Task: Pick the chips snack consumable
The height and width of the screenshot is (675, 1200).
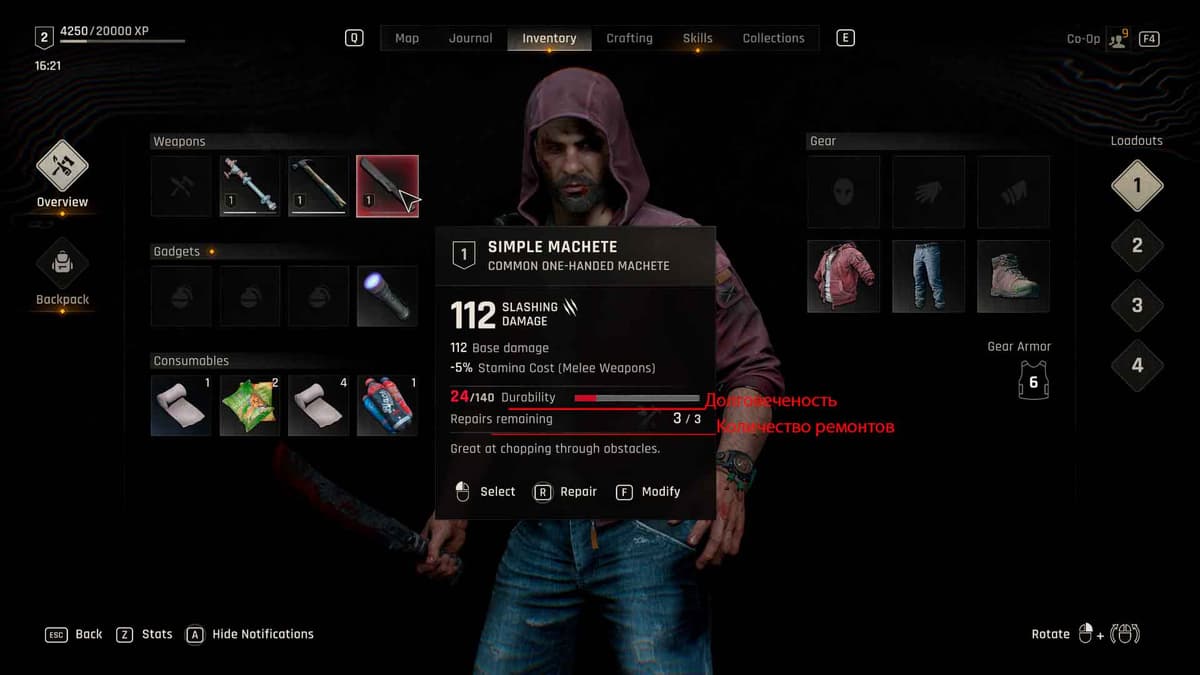Action: (x=249, y=405)
